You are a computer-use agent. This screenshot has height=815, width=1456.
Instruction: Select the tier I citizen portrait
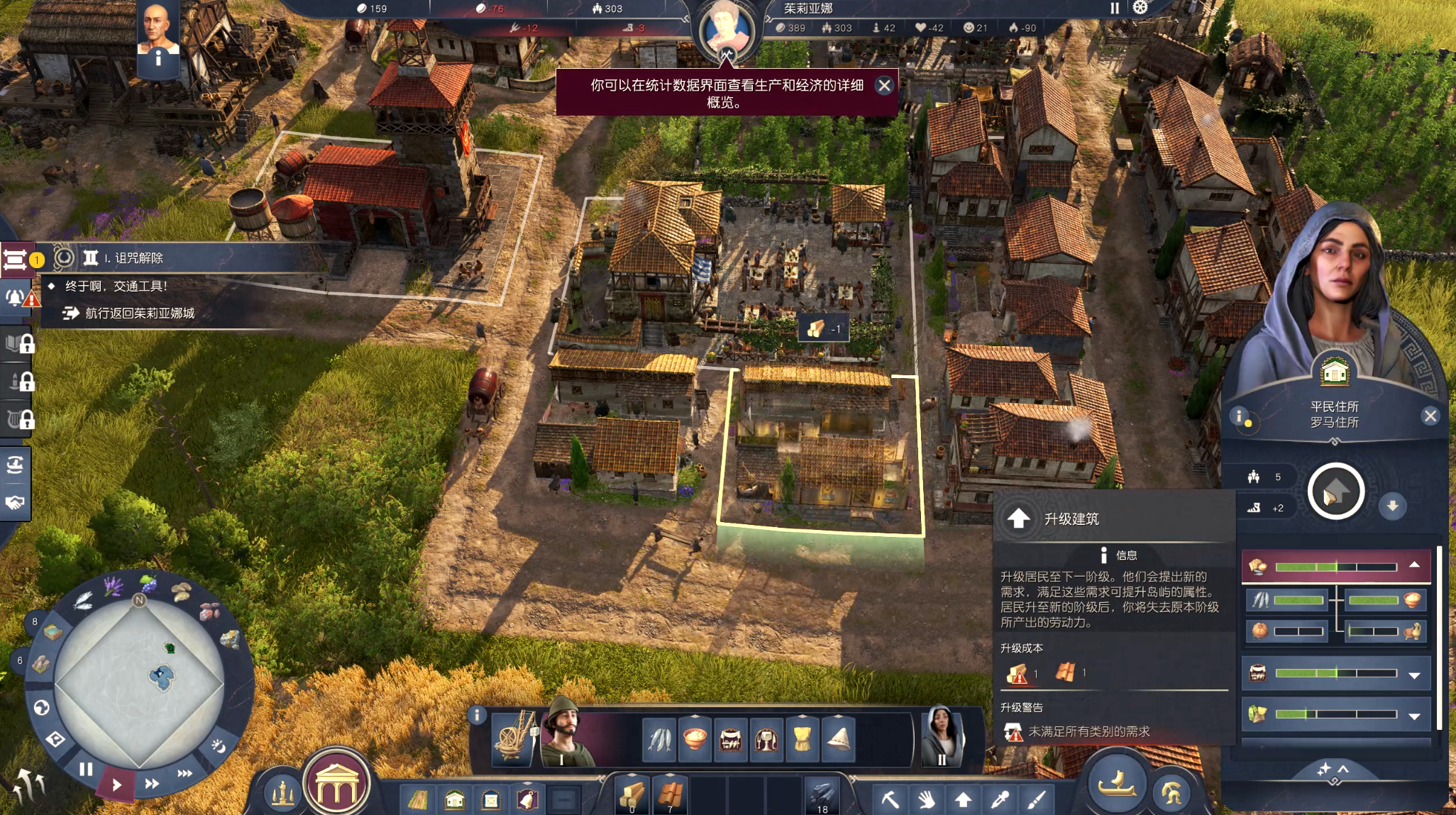tap(564, 735)
